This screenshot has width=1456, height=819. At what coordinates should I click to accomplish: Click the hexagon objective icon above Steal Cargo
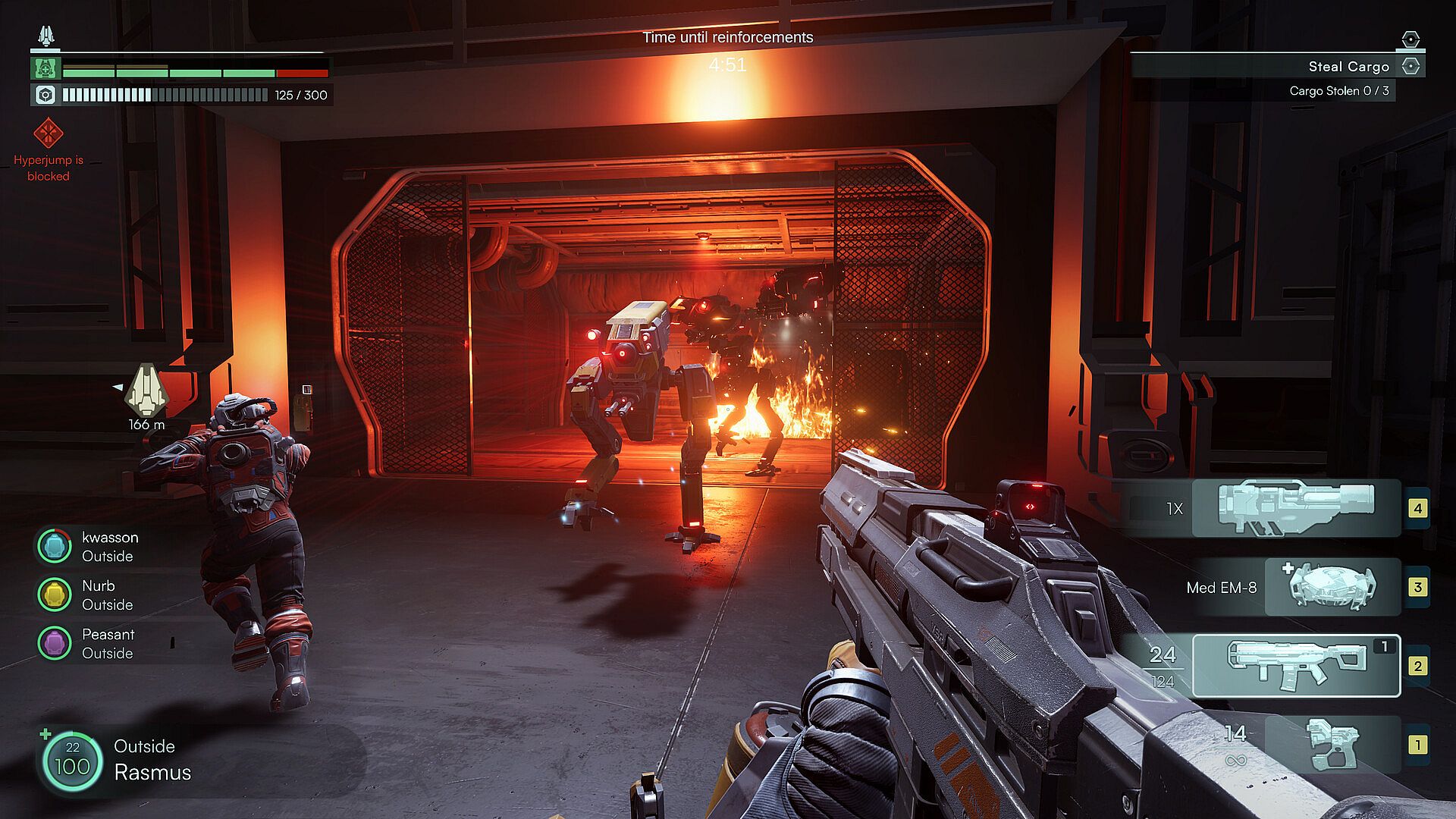1410,39
